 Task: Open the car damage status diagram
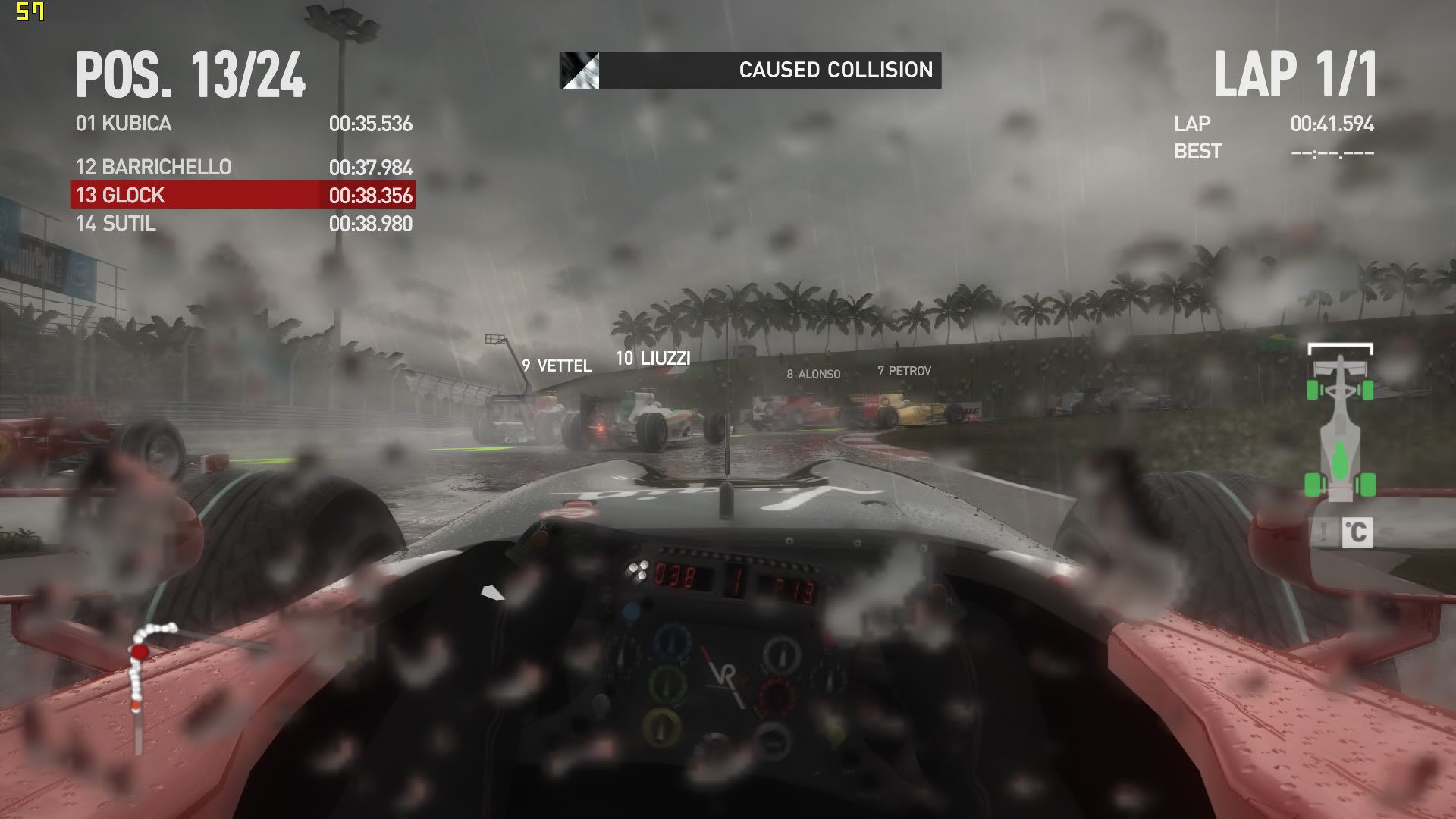click(x=1340, y=423)
